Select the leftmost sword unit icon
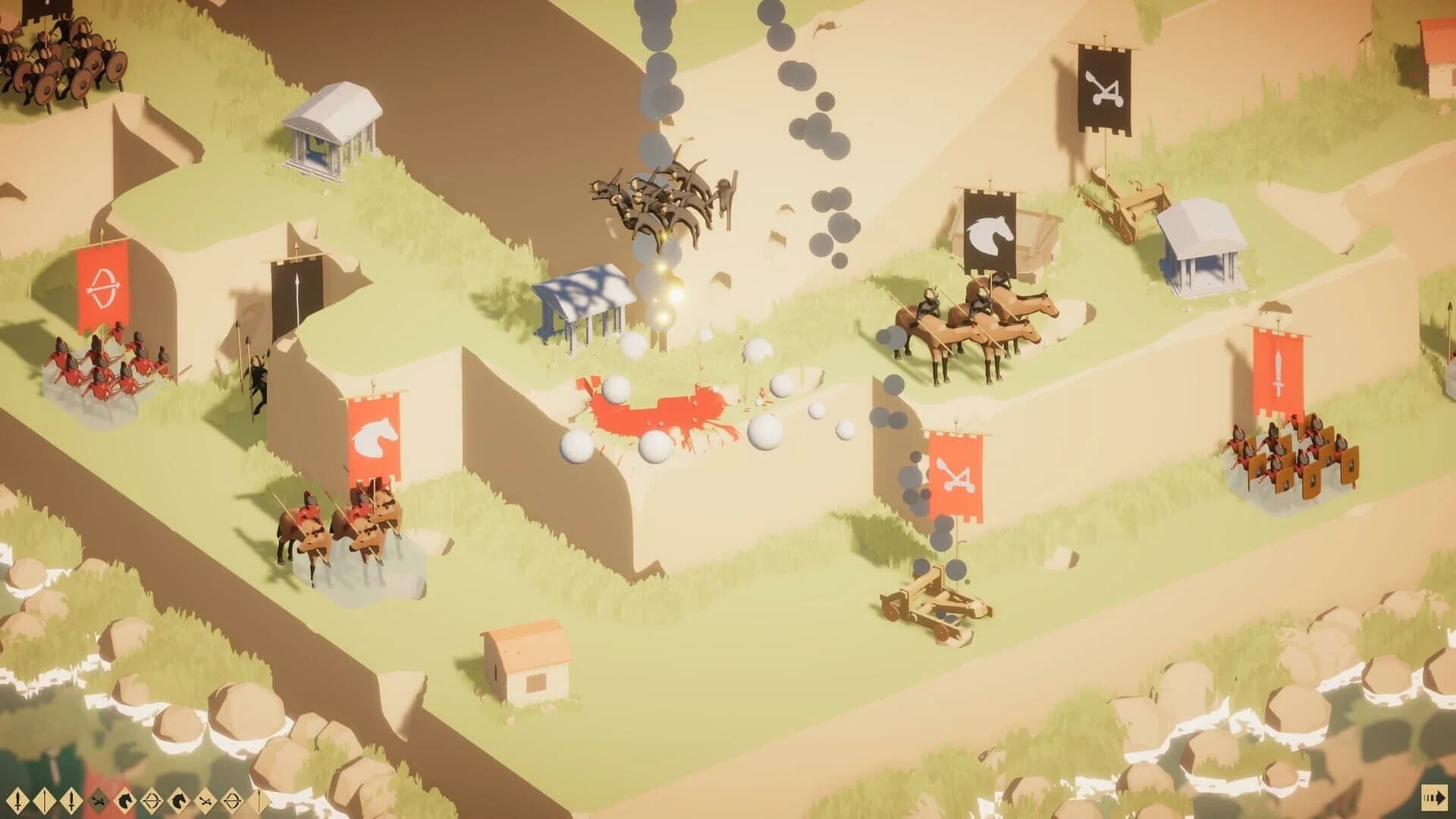The image size is (1456, 819). (x=18, y=800)
